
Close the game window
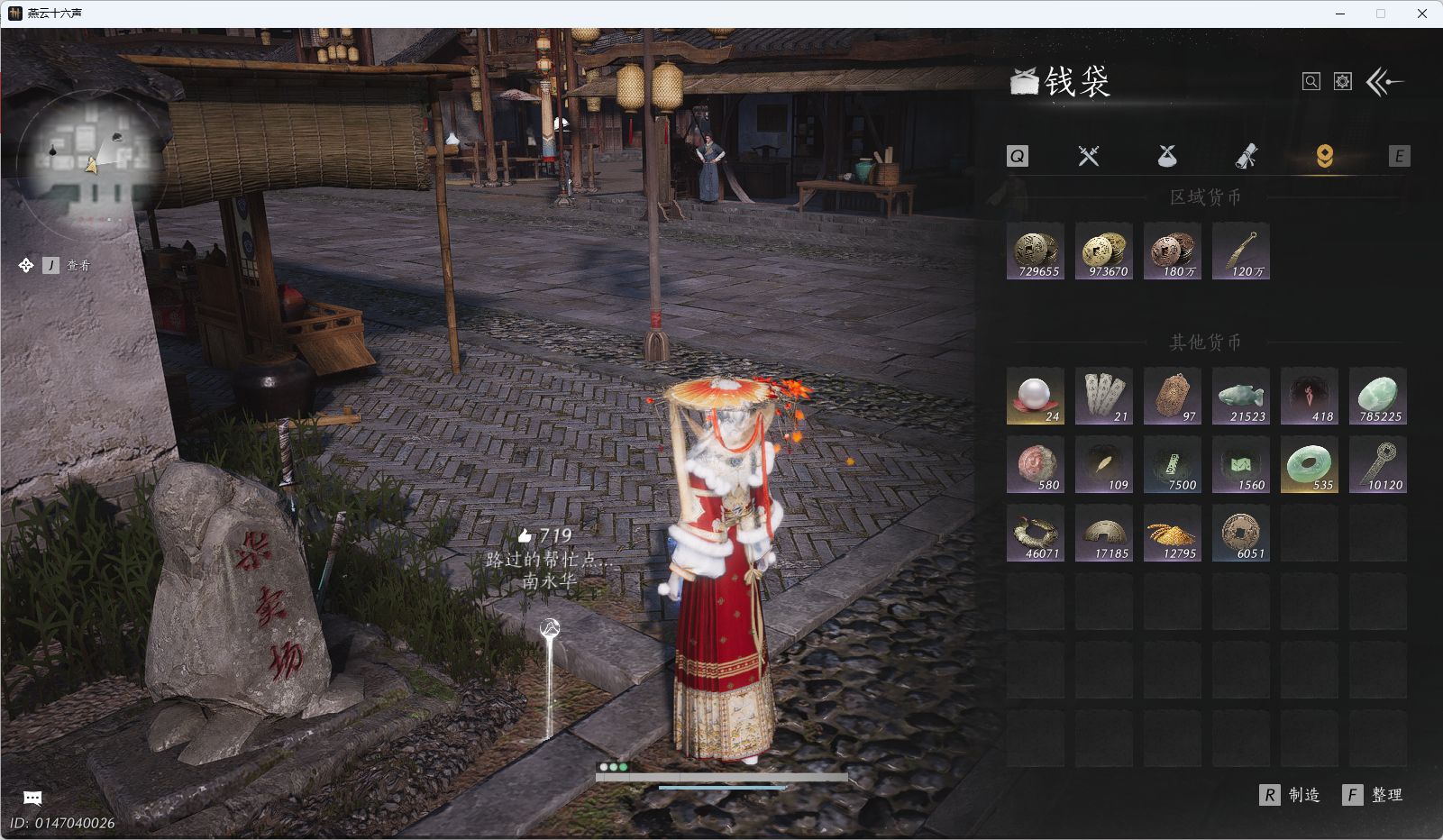coord(1422,14)
